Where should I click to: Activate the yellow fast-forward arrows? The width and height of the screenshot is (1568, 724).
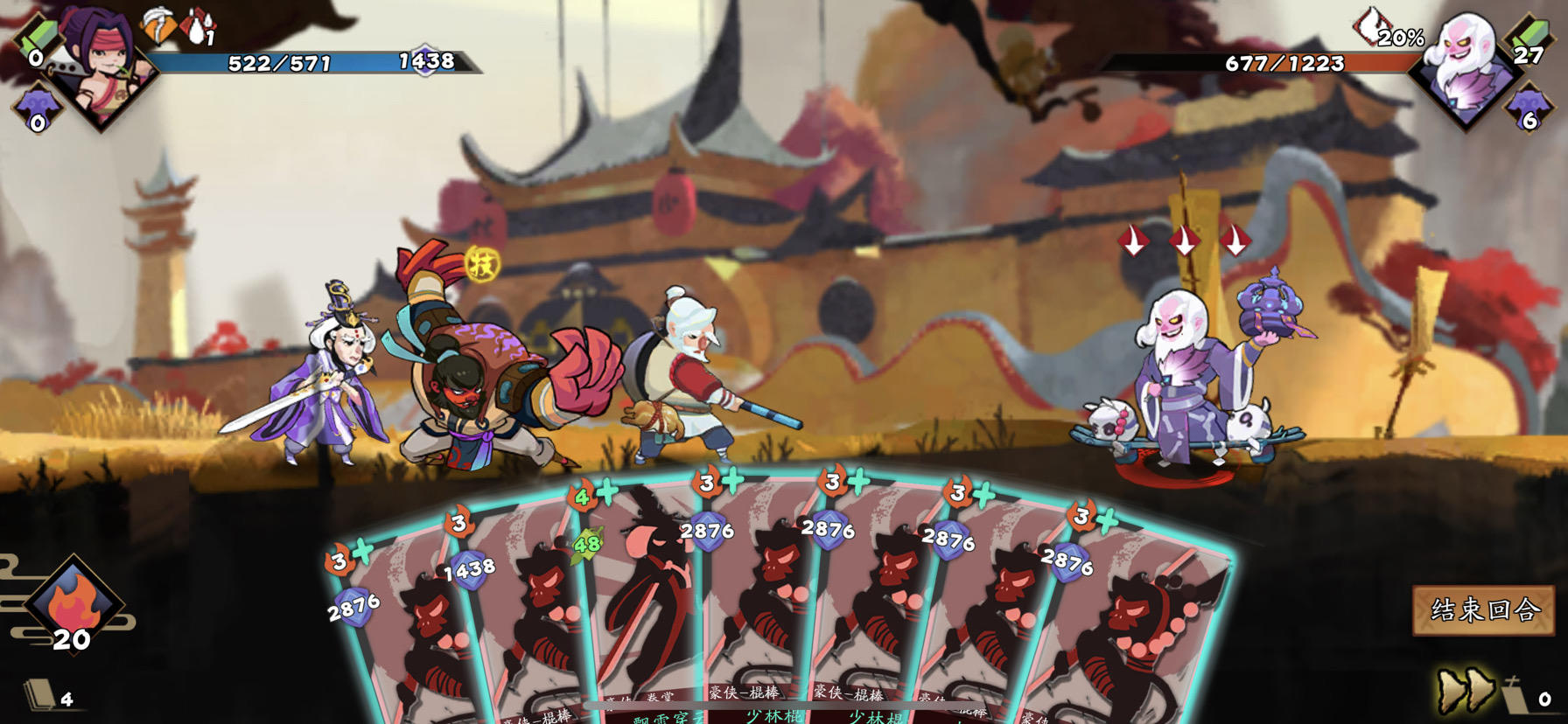(1466, 687)
